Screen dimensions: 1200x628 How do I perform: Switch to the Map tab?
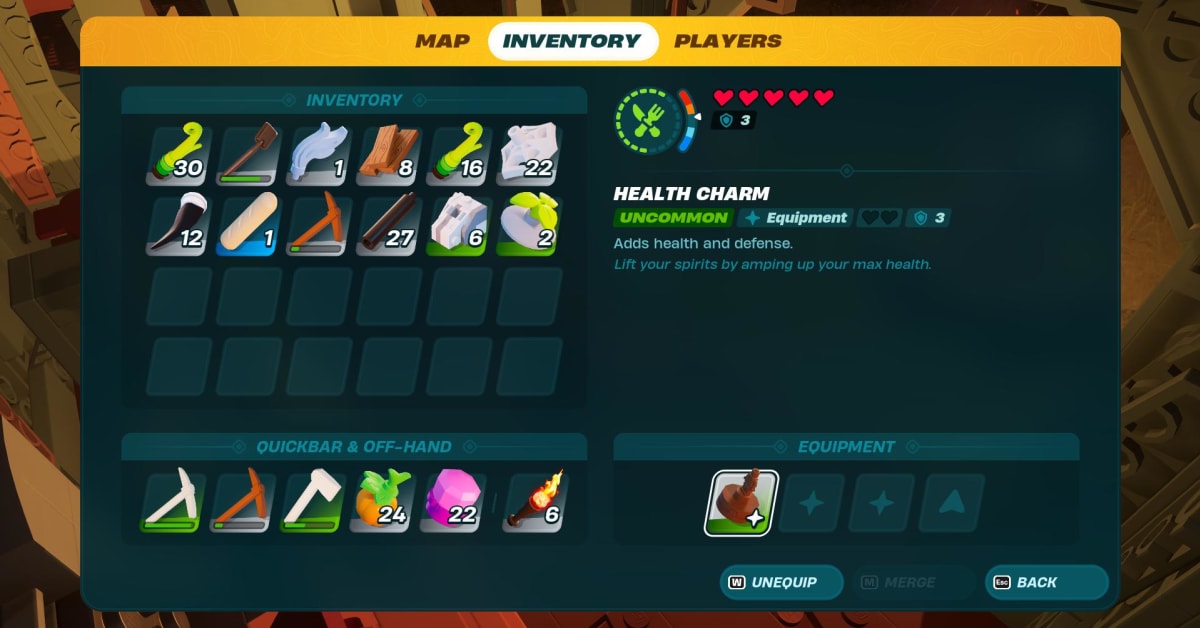(x=442, y=41)
